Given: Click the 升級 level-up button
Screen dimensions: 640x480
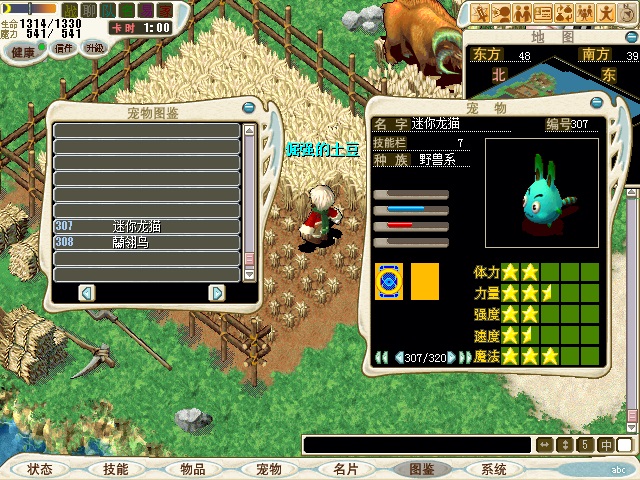Looking at the screenshot, I should [95, 48].
